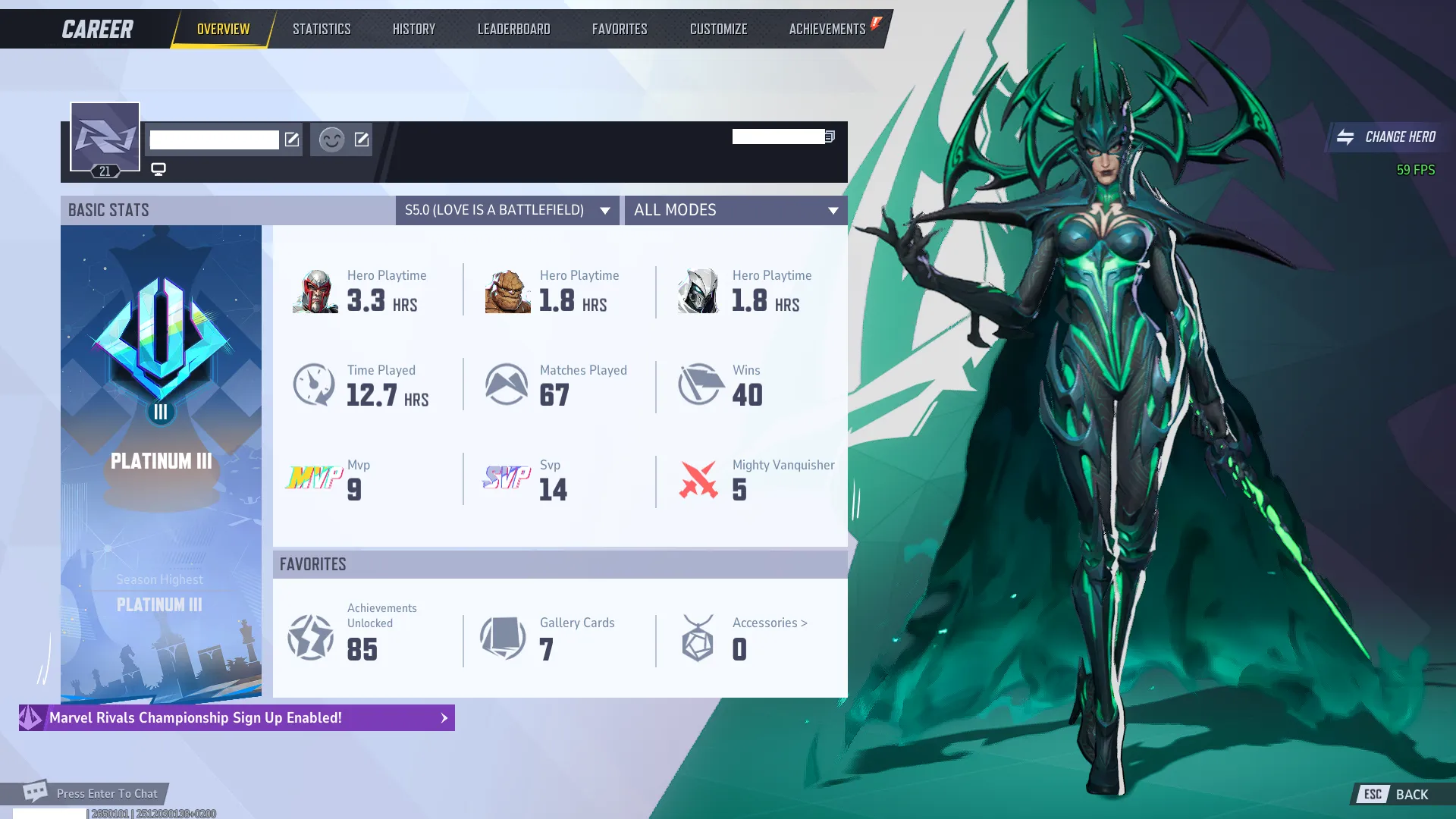1456x819 pixels.
Task: Open the S5.0 (Love Is A Battlefield) season dropdown
Action: pyautogui.click(x=506, y=210)
